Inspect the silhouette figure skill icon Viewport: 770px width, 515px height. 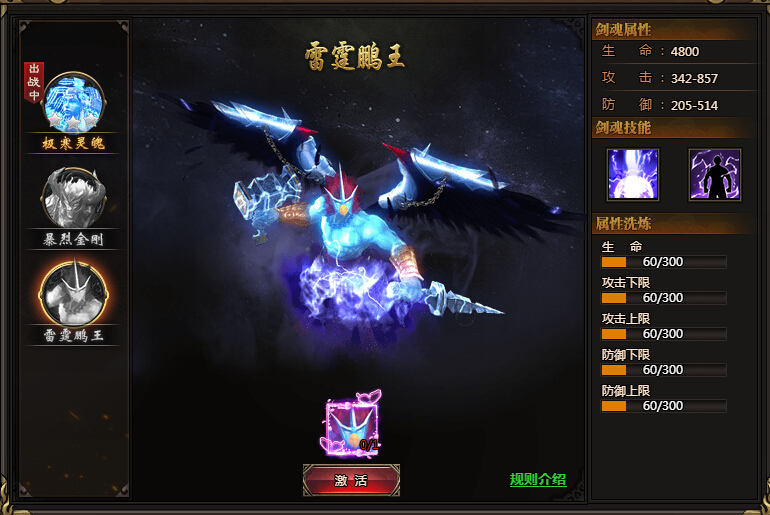[714, 174]
